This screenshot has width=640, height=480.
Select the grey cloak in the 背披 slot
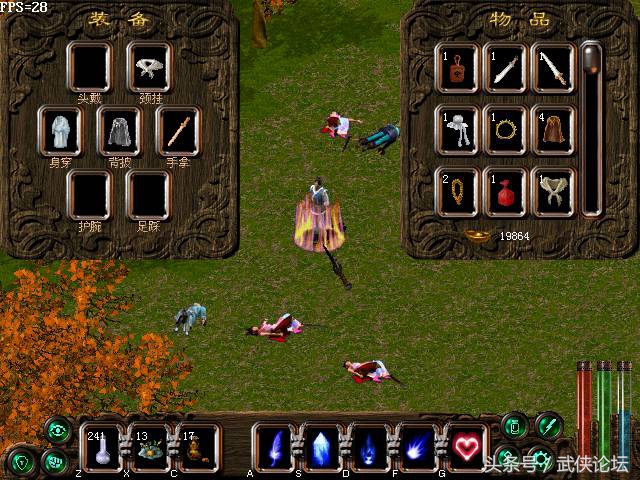tap(119, 131)
